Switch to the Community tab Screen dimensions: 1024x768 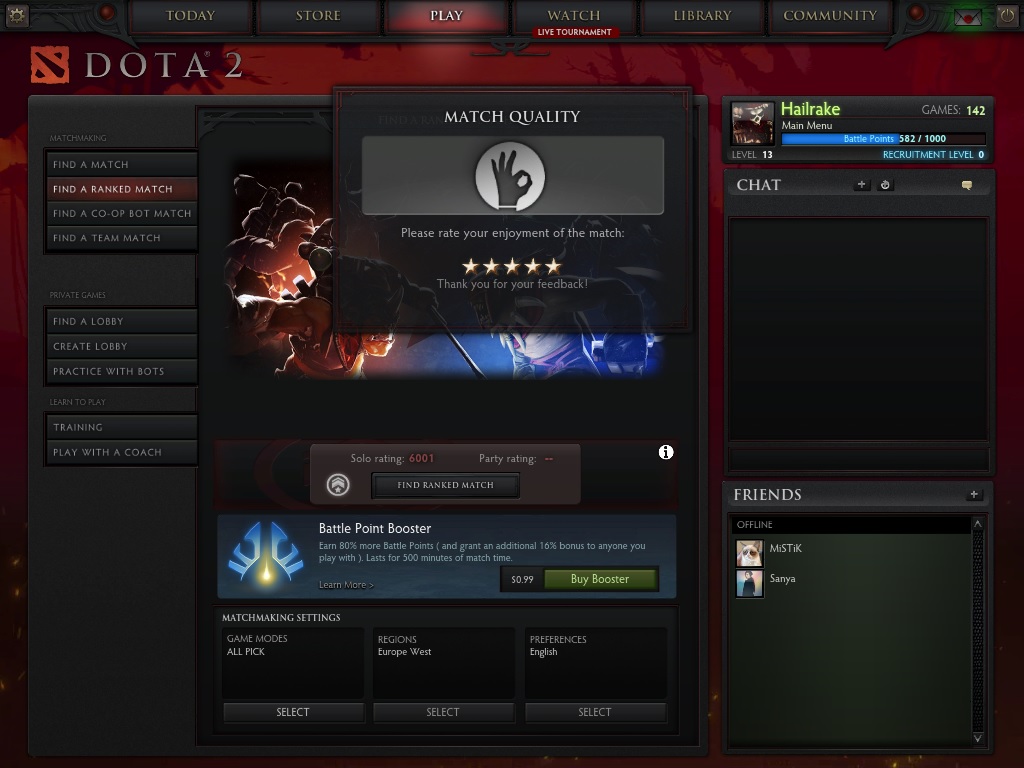(830, 16)
